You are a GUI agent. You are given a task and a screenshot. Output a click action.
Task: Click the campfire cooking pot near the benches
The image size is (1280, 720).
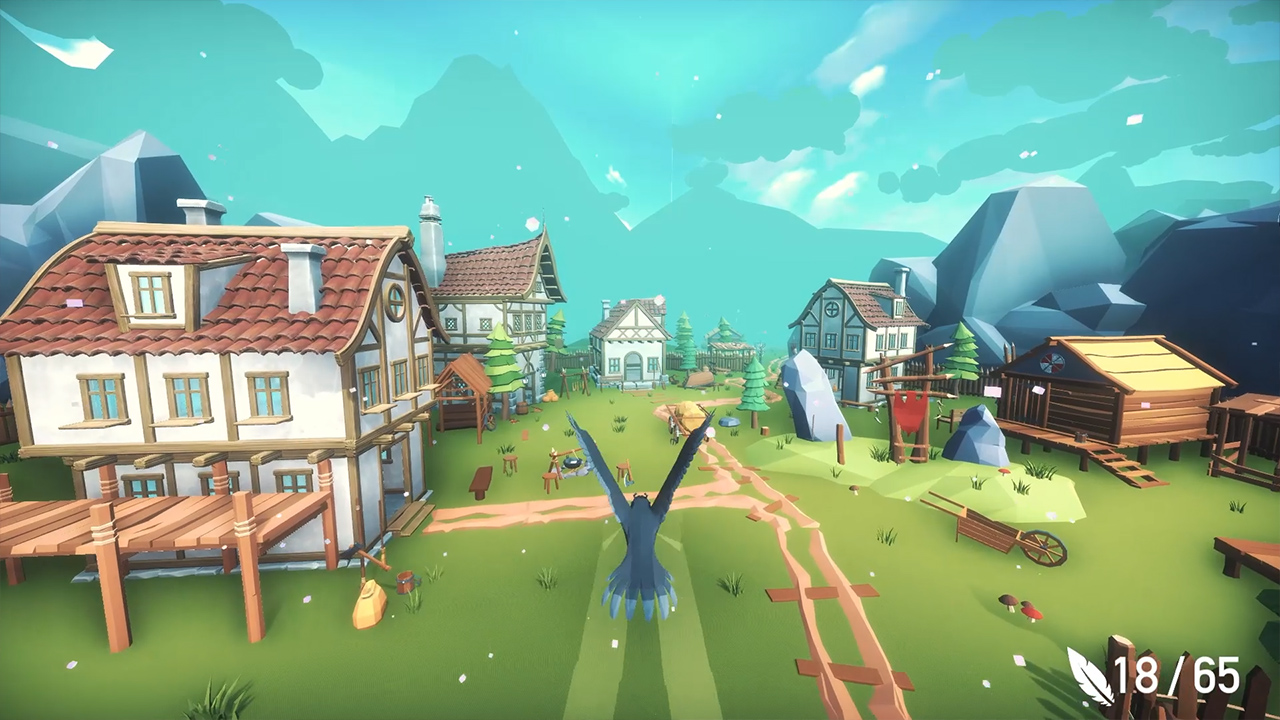click(x=572, y=462)
